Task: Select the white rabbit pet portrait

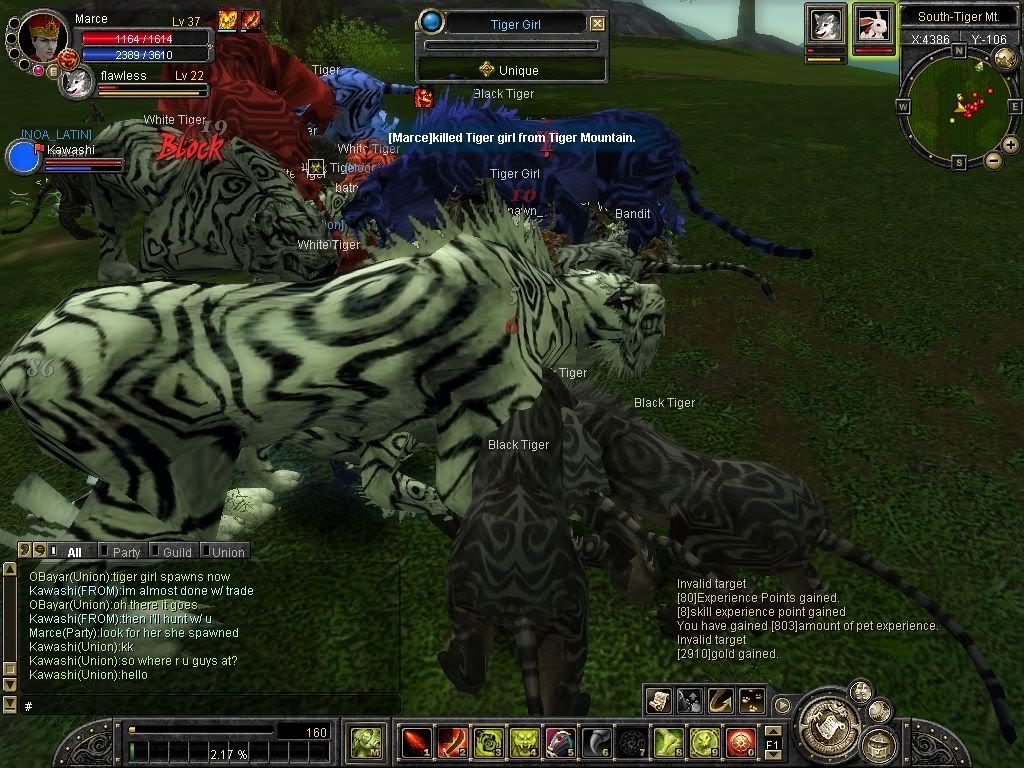Action: (x=873, y=25)
